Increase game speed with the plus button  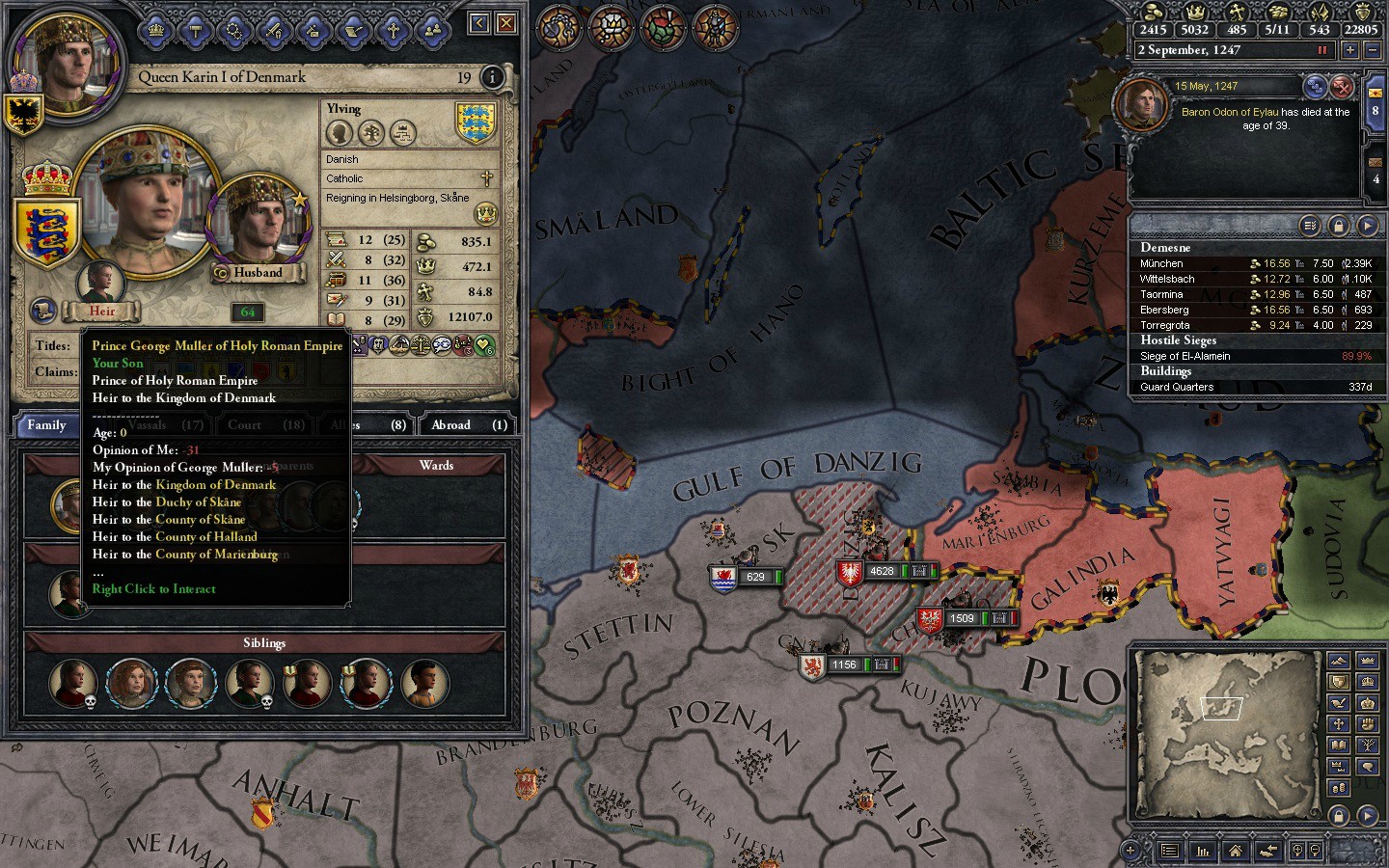coord(1349,50)
